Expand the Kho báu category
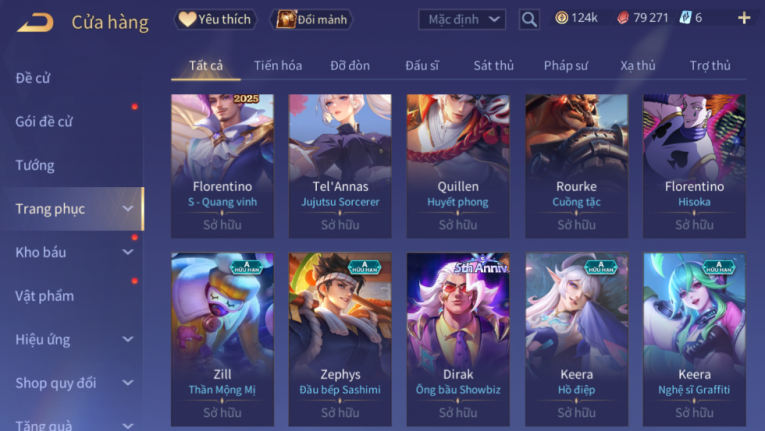Screen dimensions: 765x431 tap(70, 252)
